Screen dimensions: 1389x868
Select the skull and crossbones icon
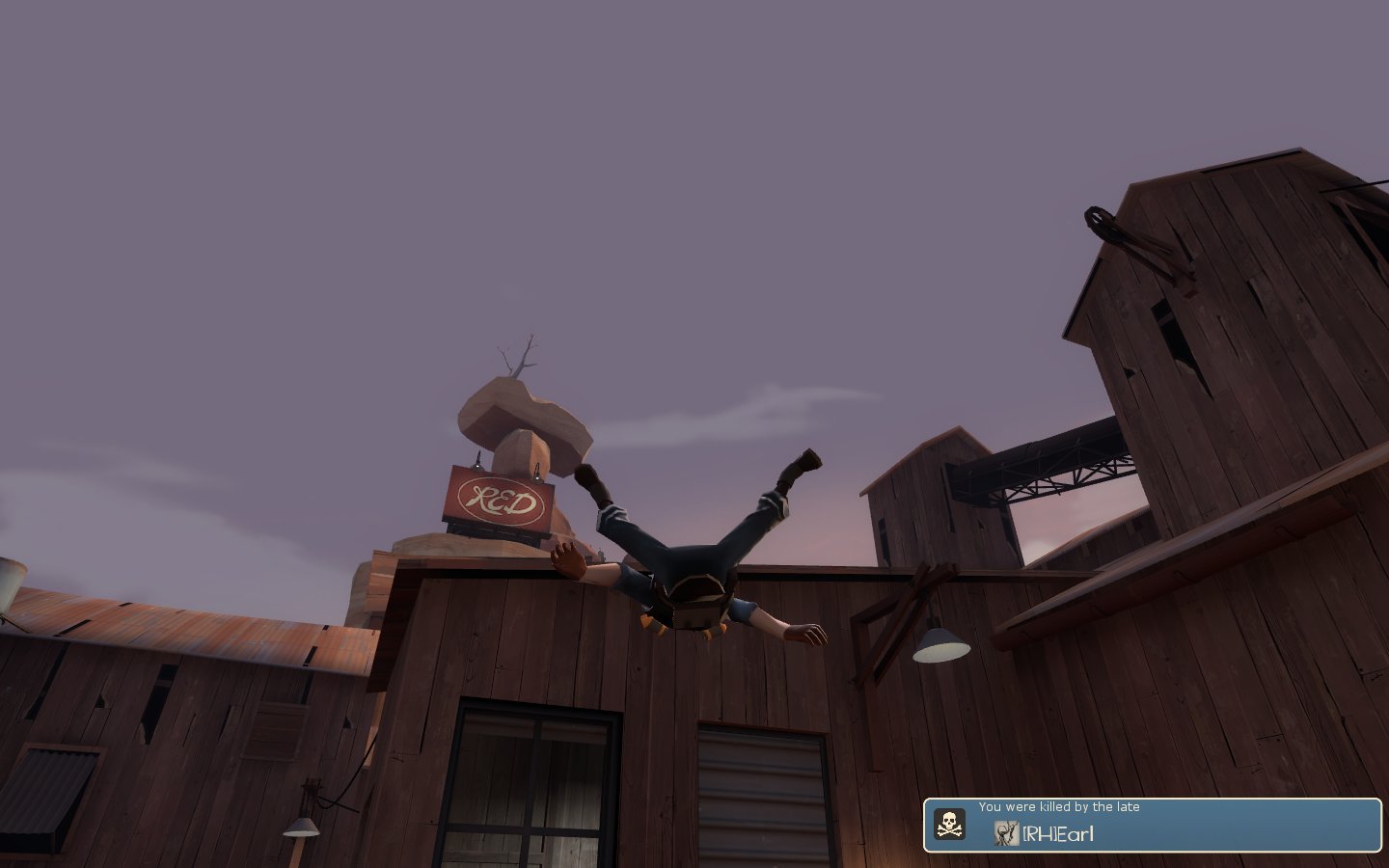click(x=950, y=825)
